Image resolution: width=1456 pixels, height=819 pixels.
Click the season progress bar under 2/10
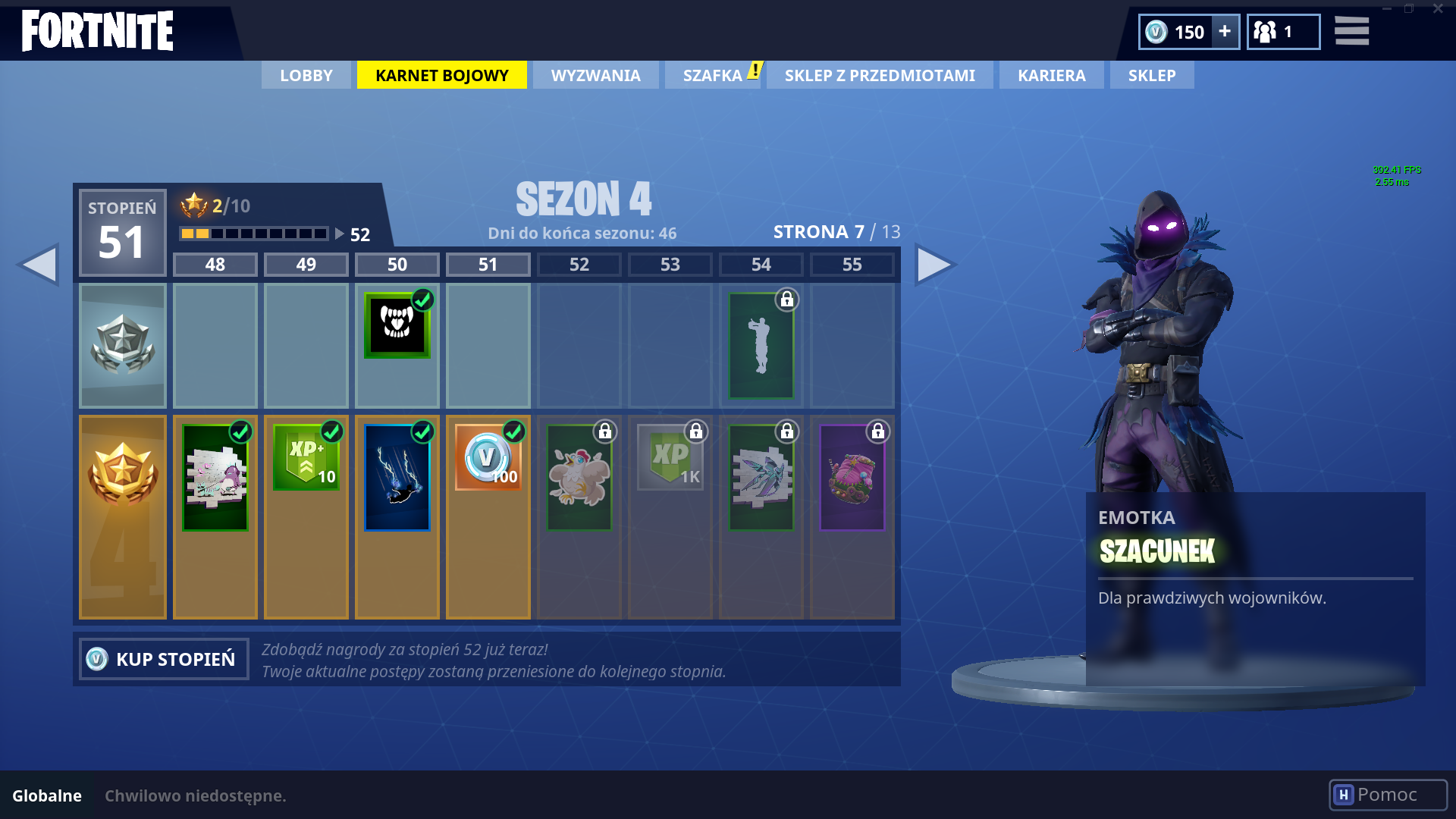pyautogui.click(x=254, y=234)
